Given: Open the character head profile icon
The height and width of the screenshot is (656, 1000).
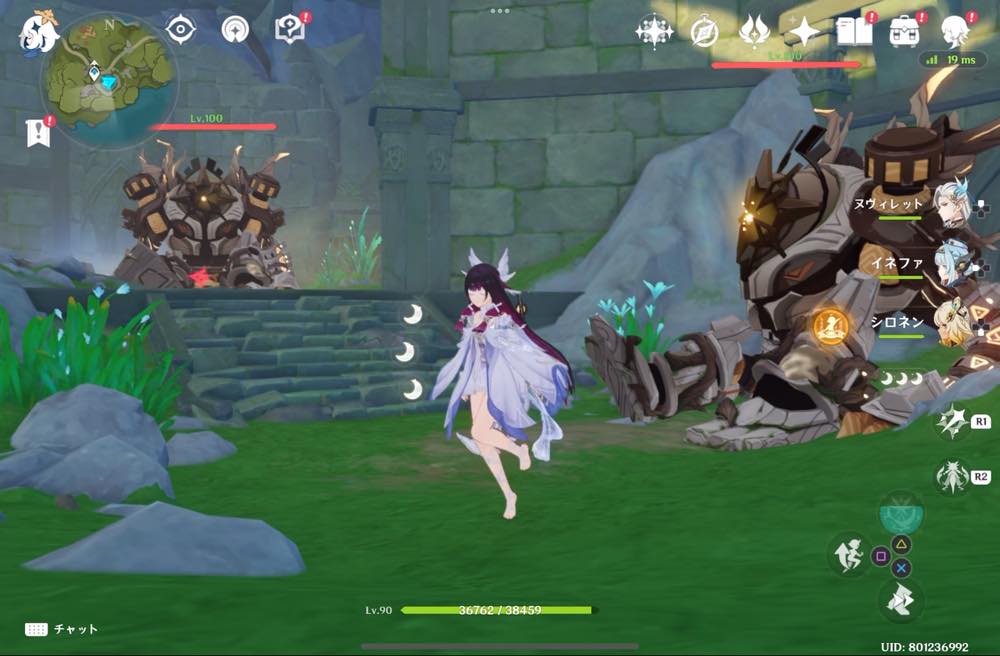Looking at the screenshot, I should point(956,31).
